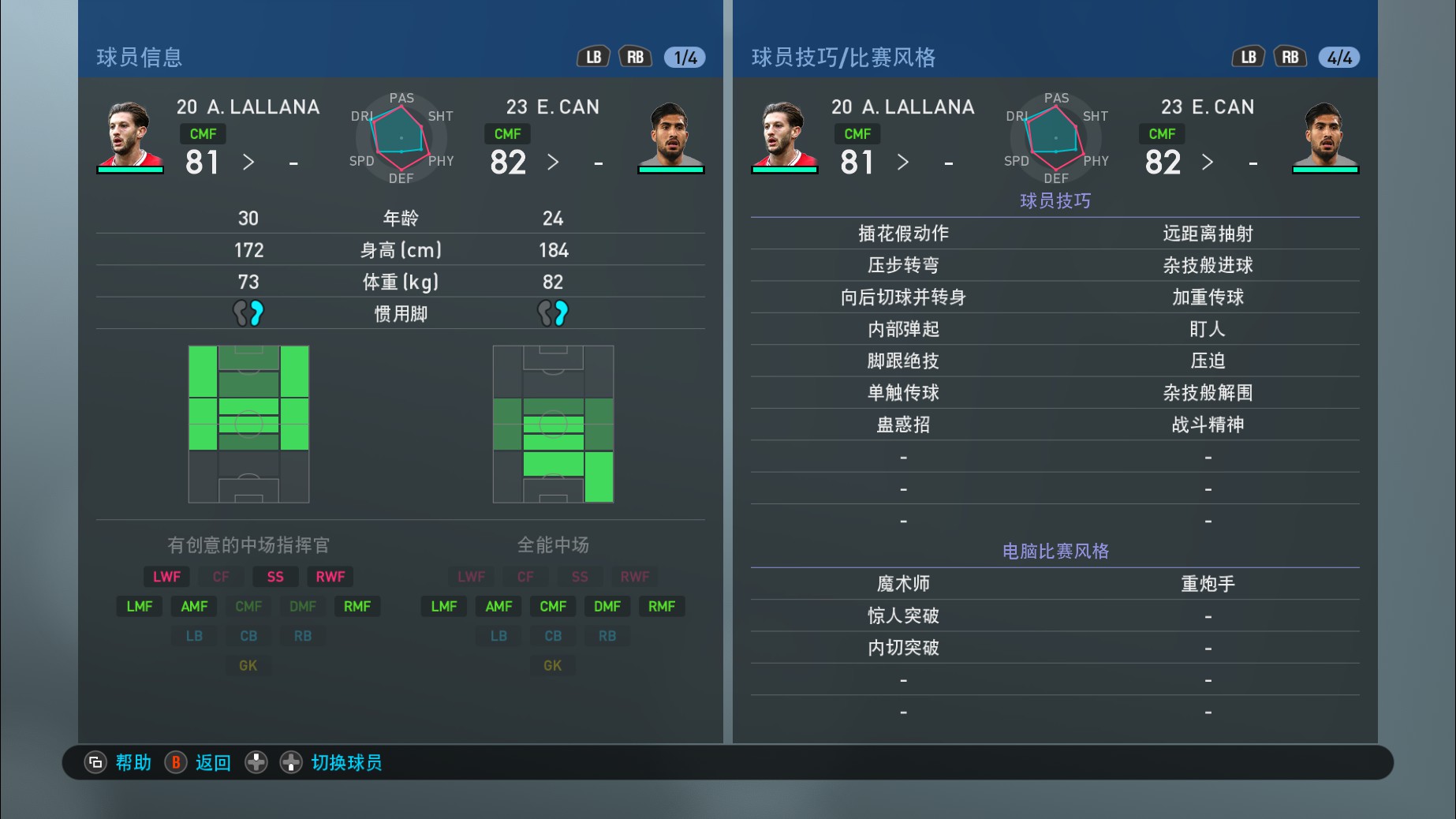Toggle Lallana's RWF position badge
The image size is (1456, 819).
(330, 576)
